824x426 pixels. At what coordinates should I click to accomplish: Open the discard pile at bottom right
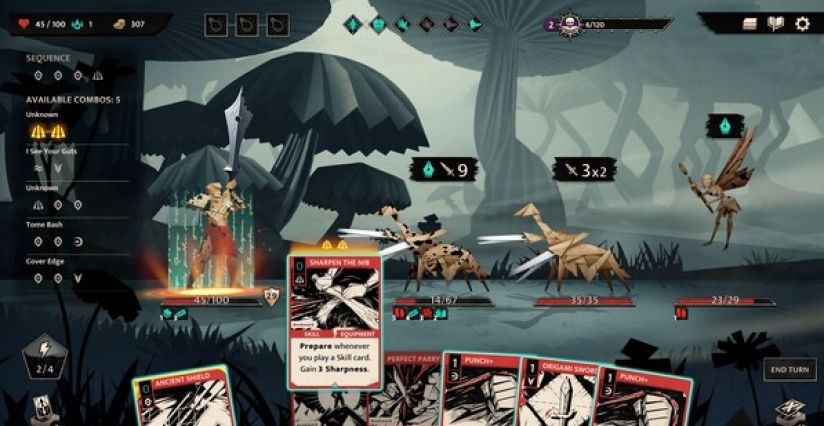pyautogui.click(x=789, y=410)
